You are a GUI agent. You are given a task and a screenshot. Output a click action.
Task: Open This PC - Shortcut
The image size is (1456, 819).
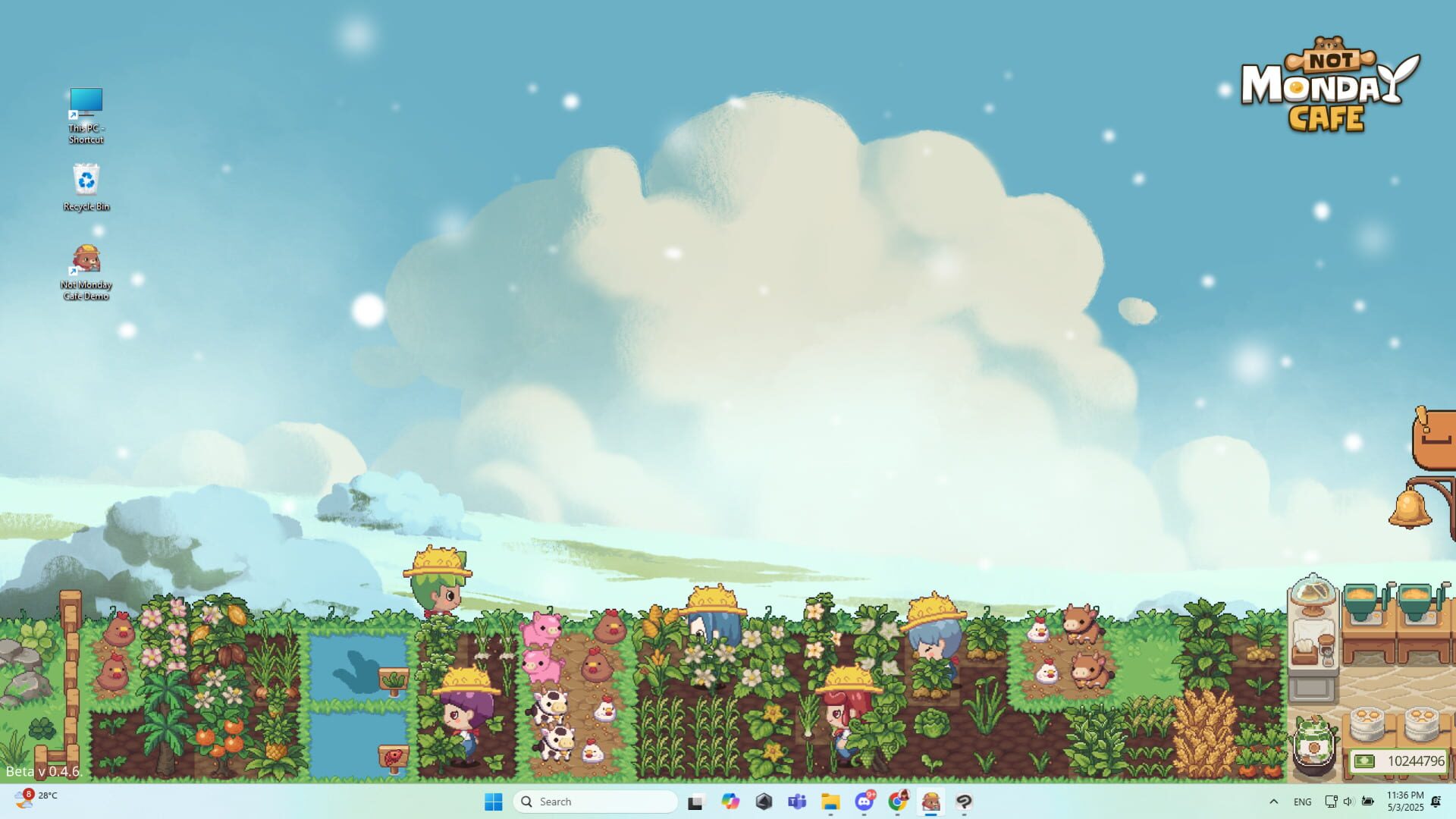86,102
